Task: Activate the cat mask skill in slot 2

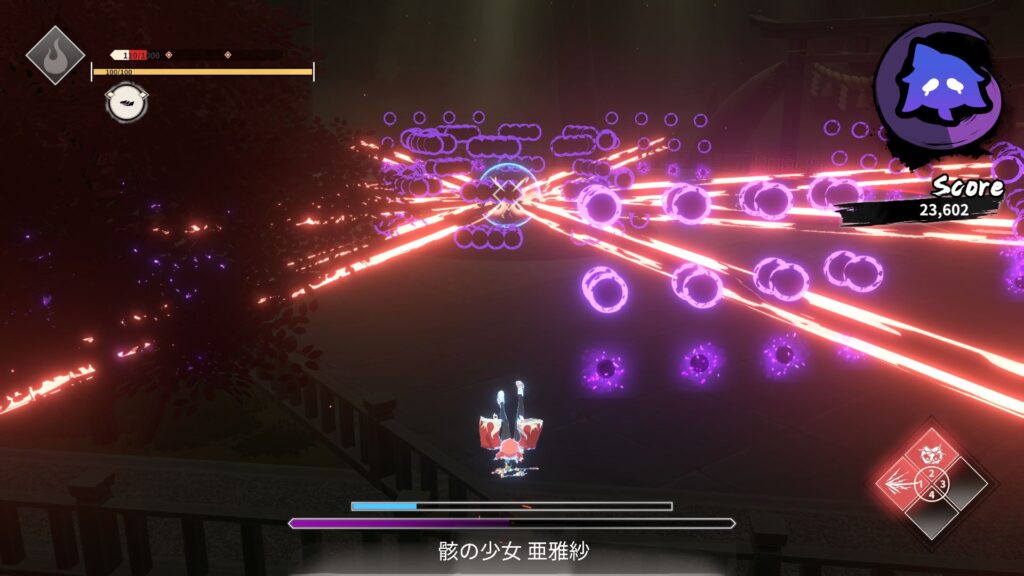Action: click(931, 455)
